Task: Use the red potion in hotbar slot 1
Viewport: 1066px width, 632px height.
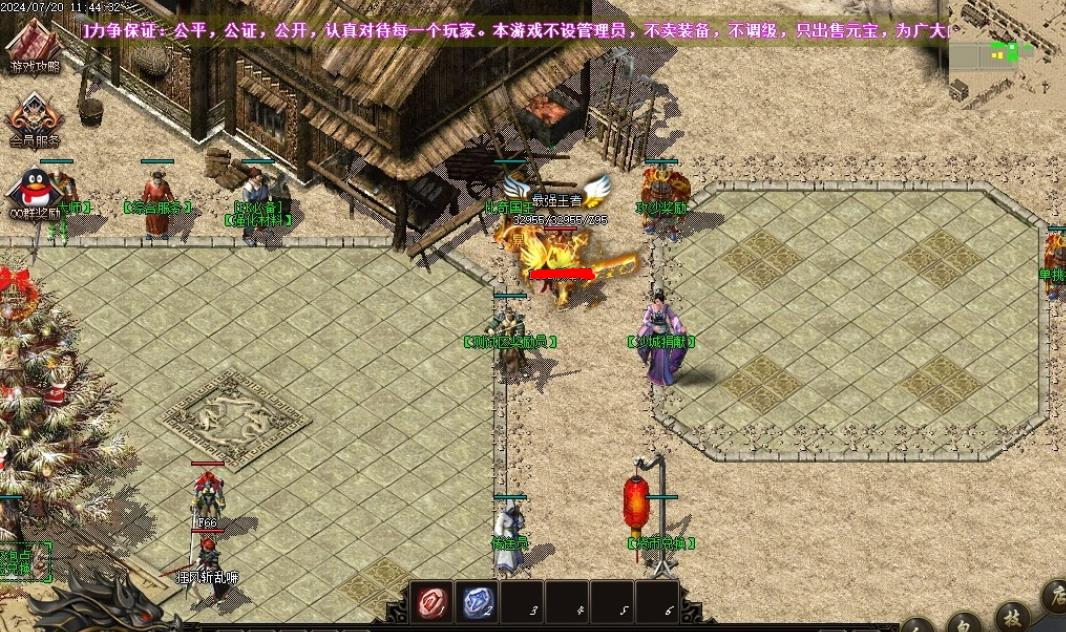Action: tap(434, 602)
